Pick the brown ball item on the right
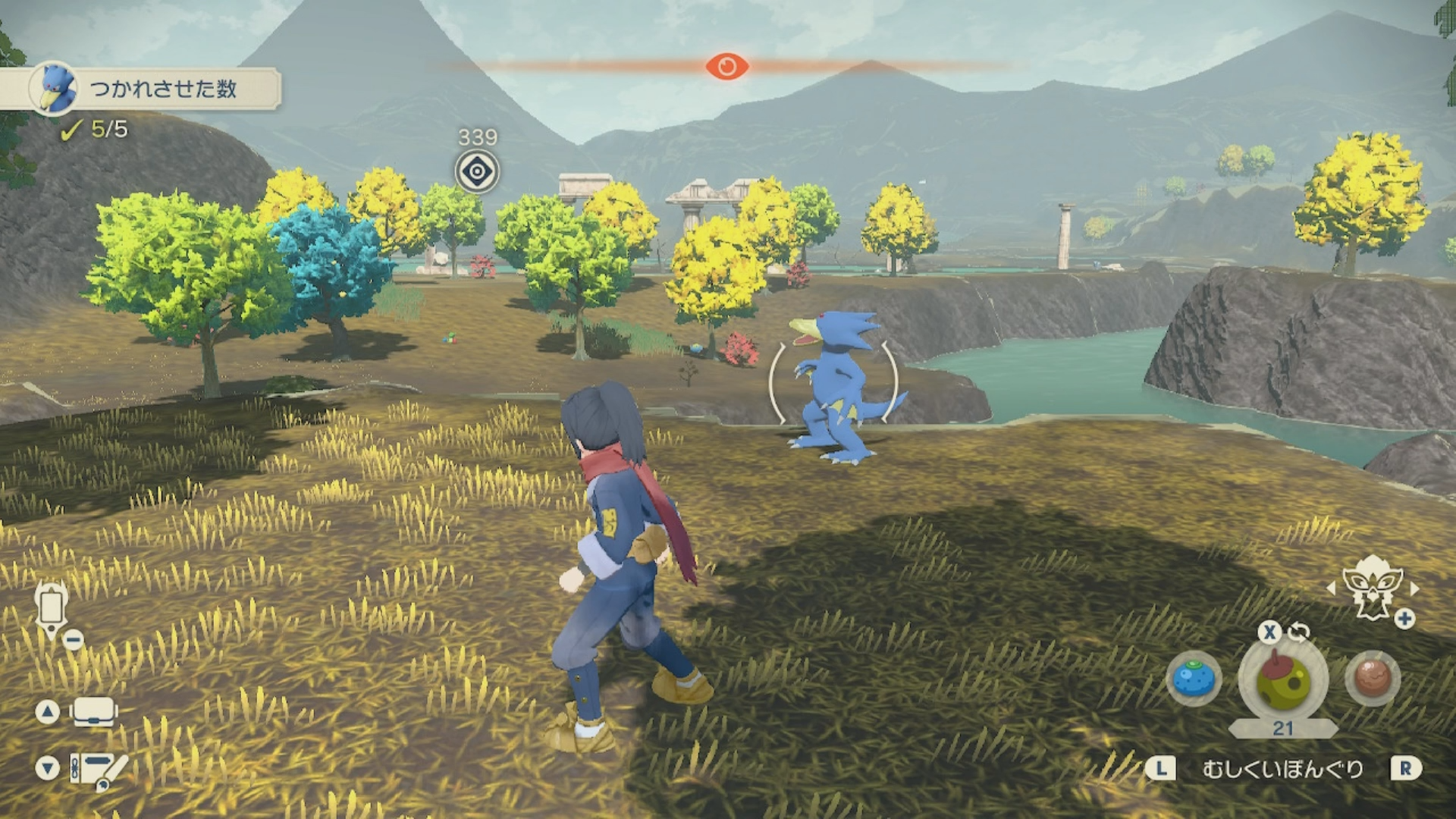The height and width of the screenshot is (819, 1456). coord(1373,678)
